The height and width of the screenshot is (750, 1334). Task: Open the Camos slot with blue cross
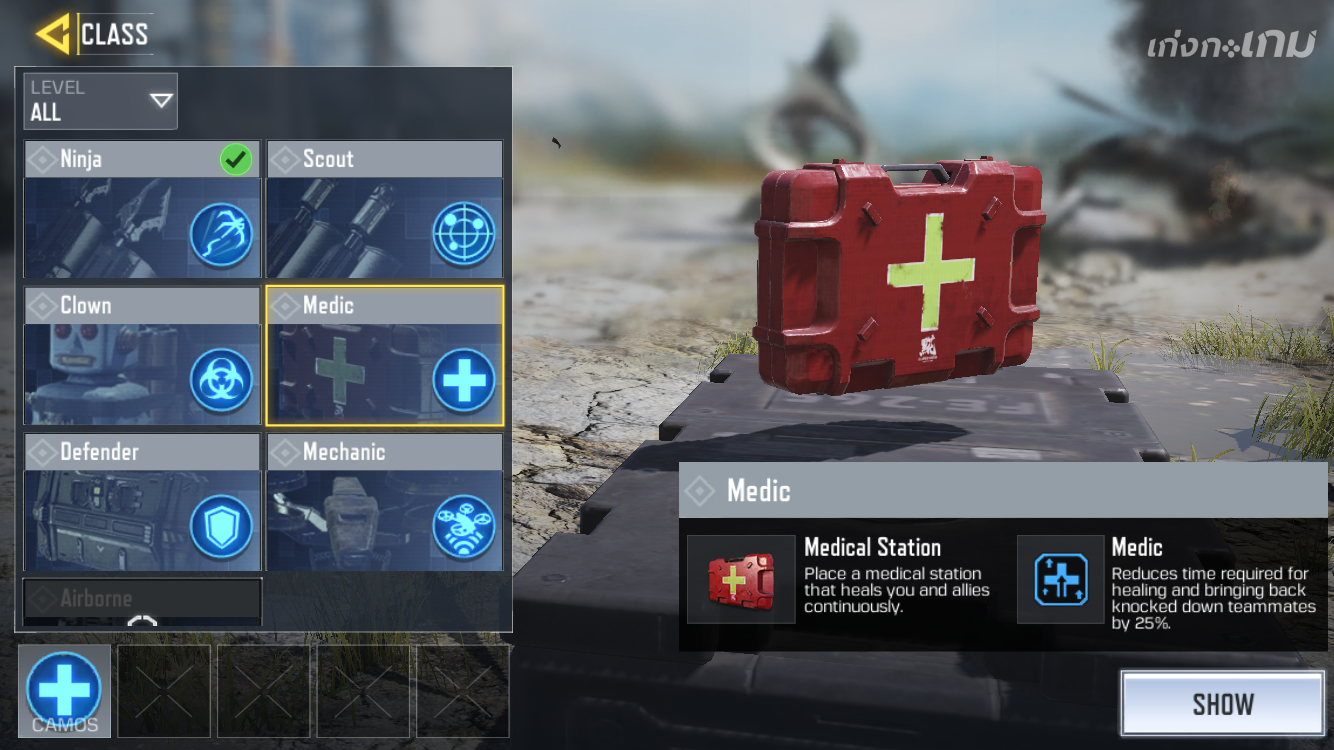pos(65,690)
